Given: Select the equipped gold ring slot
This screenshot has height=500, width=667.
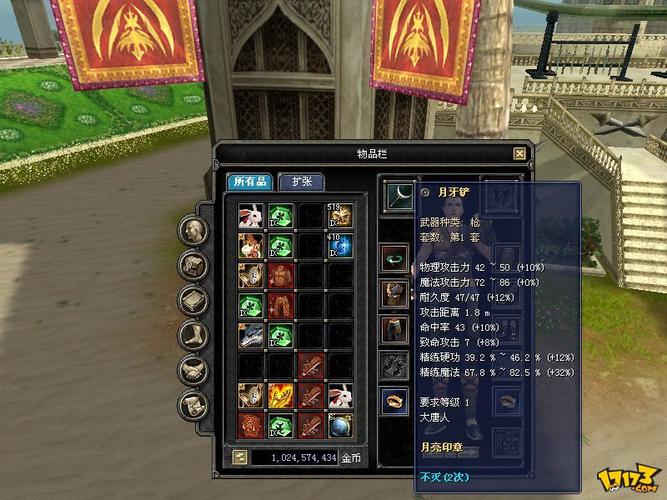Looking at the screenshot, I should point(396,401).
